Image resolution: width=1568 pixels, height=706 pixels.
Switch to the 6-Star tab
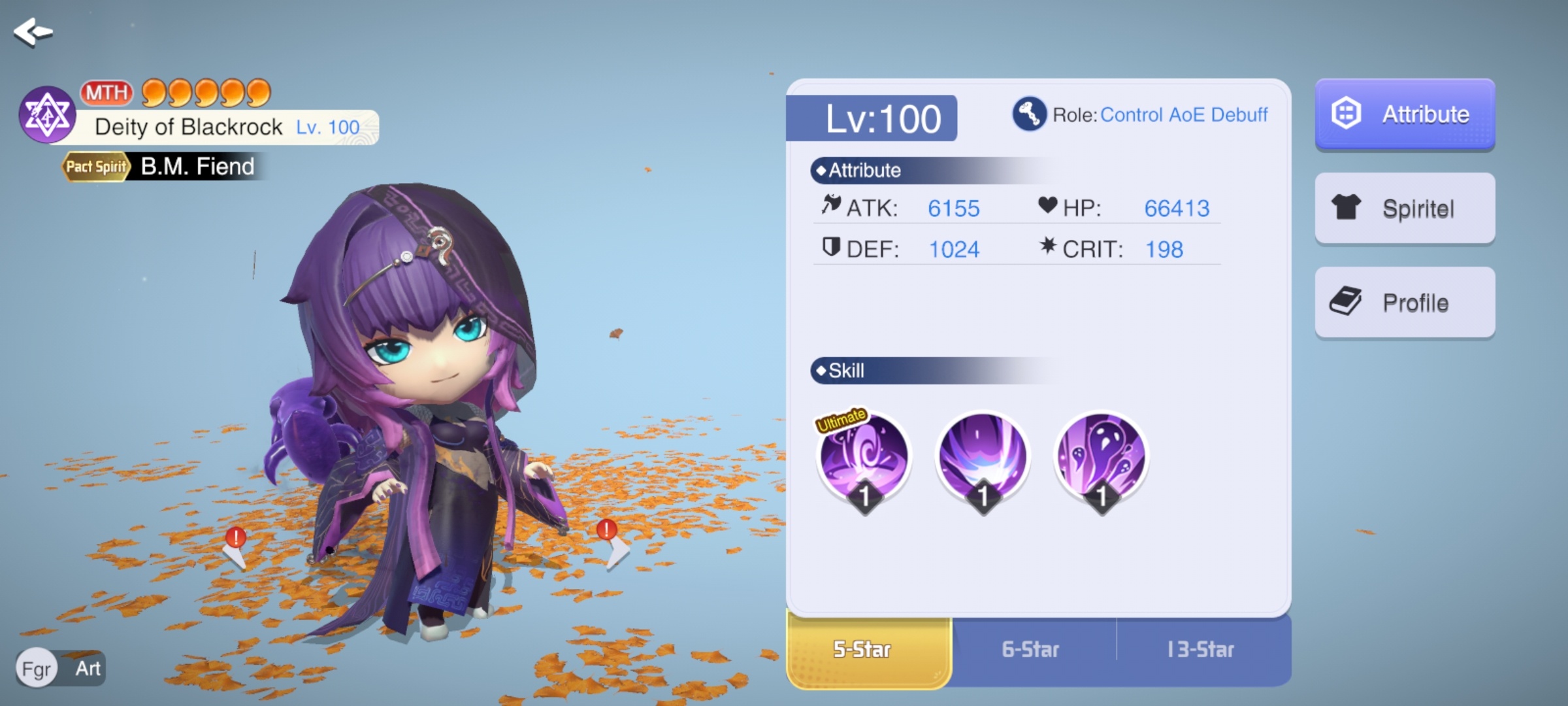point(1031,650)
